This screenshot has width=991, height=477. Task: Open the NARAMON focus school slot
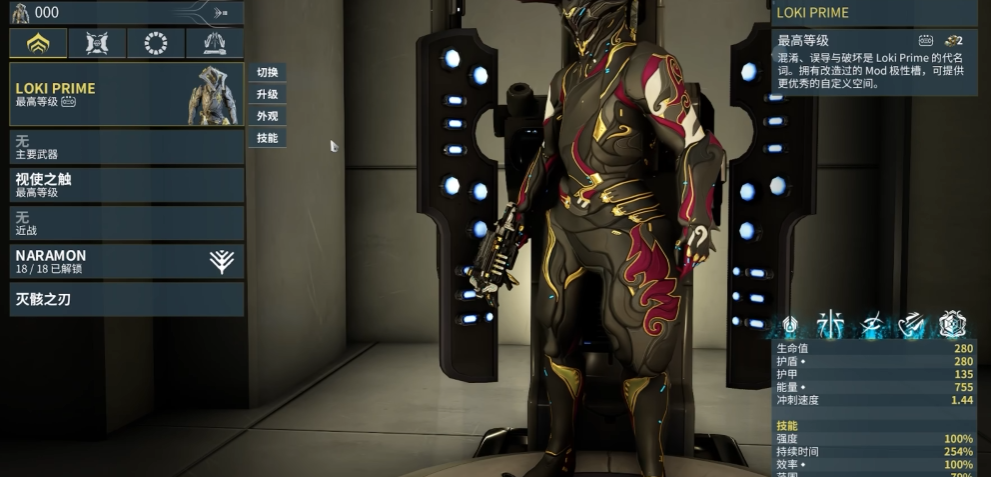tap(126, 261)
